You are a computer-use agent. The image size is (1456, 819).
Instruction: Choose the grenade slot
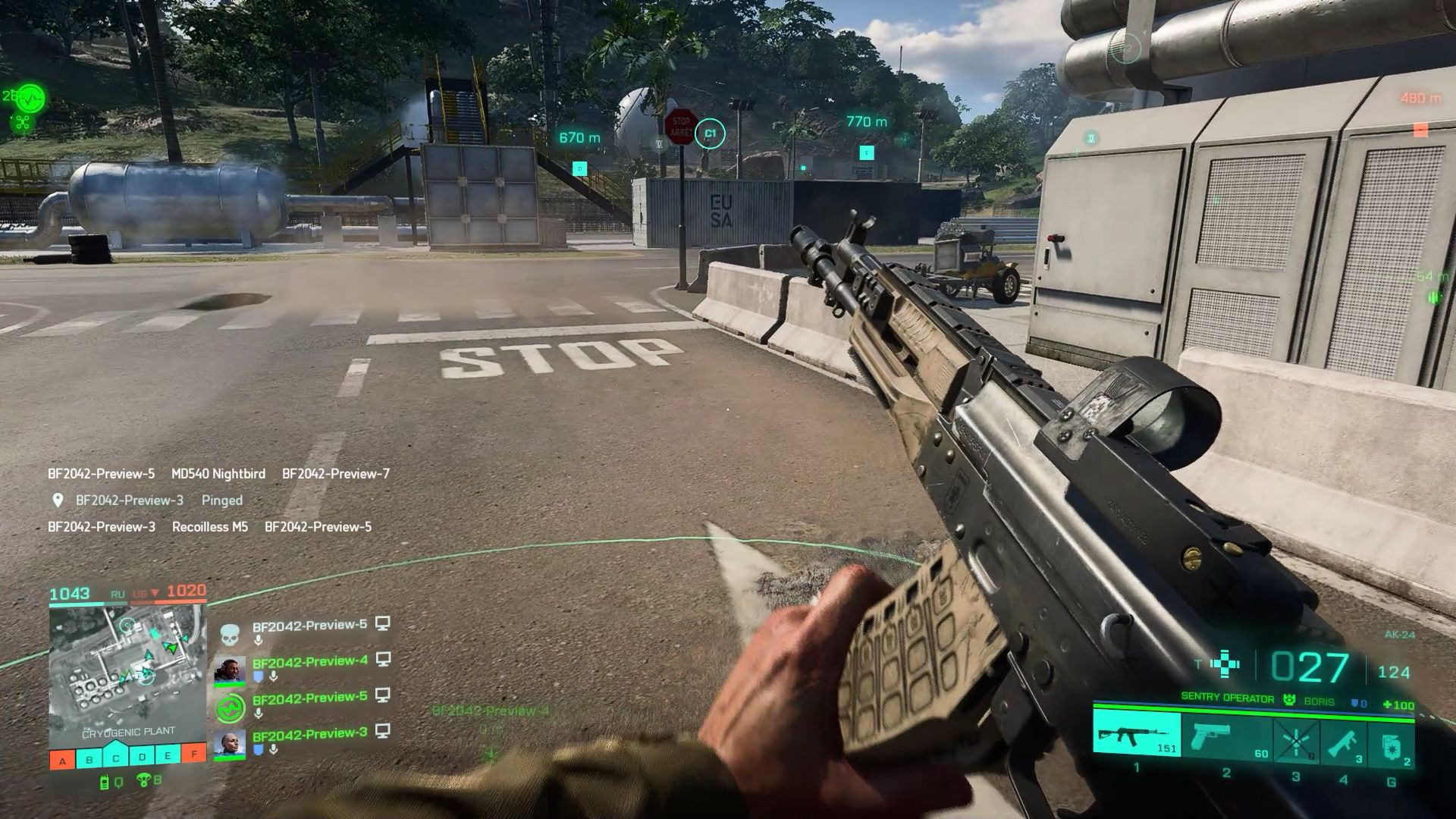point(1392,742)
